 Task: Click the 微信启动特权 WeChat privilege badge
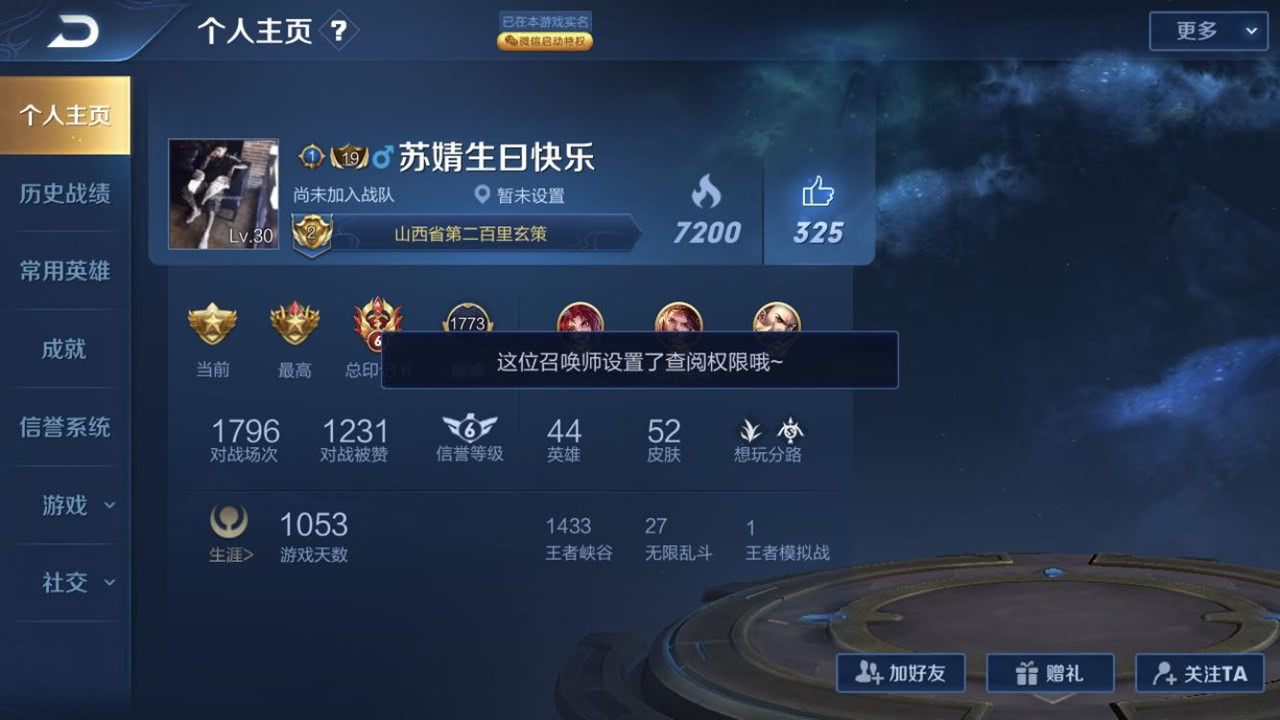(545, 41)
